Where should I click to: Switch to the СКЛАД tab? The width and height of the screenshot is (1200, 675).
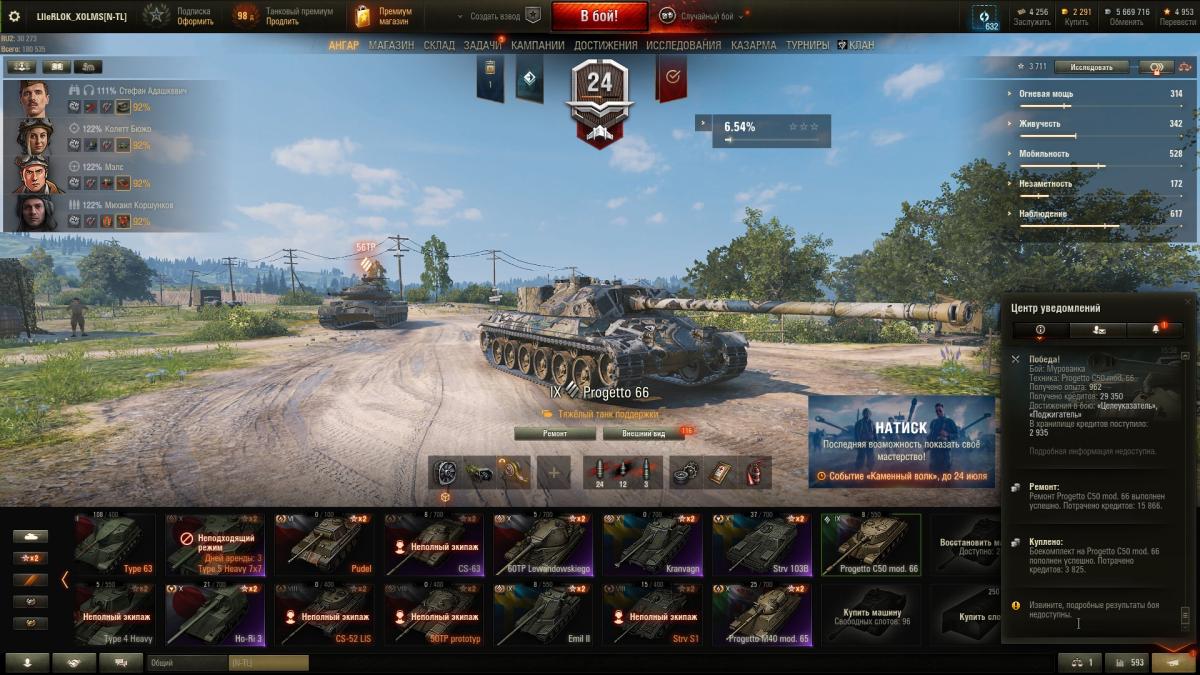(439, 45)
